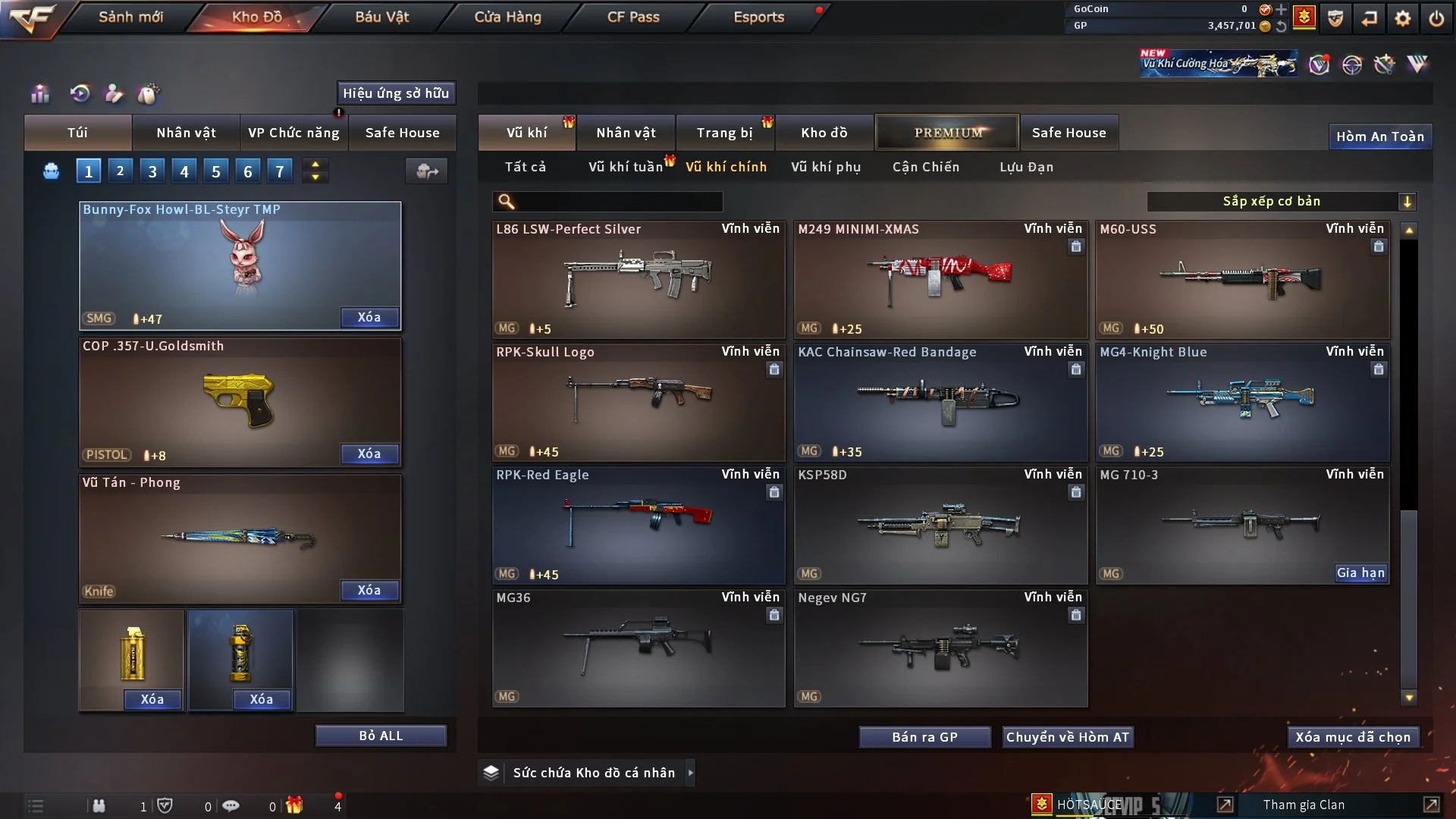Filter by Vũ khí phụ weapons
The width and height of the screenshot is (1456, 819).
point(826,167)
